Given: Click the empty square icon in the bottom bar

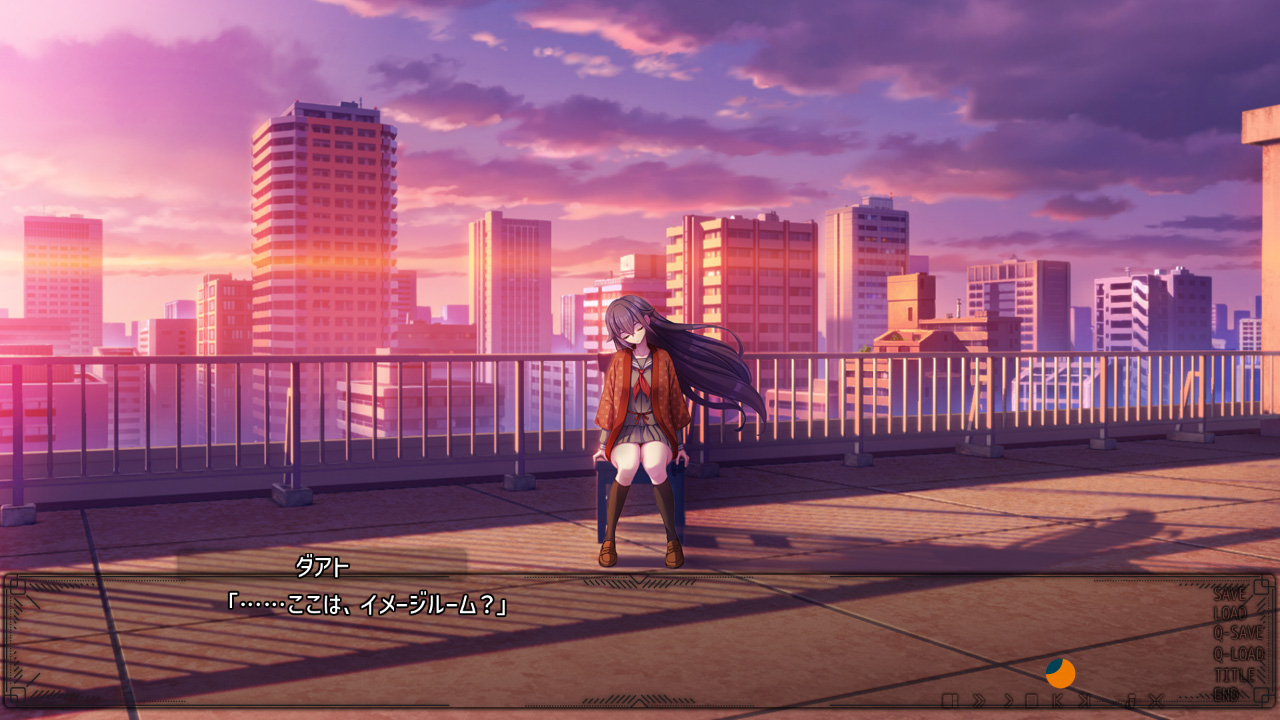Looking at the screenshot, I should tap(1031, 700).
